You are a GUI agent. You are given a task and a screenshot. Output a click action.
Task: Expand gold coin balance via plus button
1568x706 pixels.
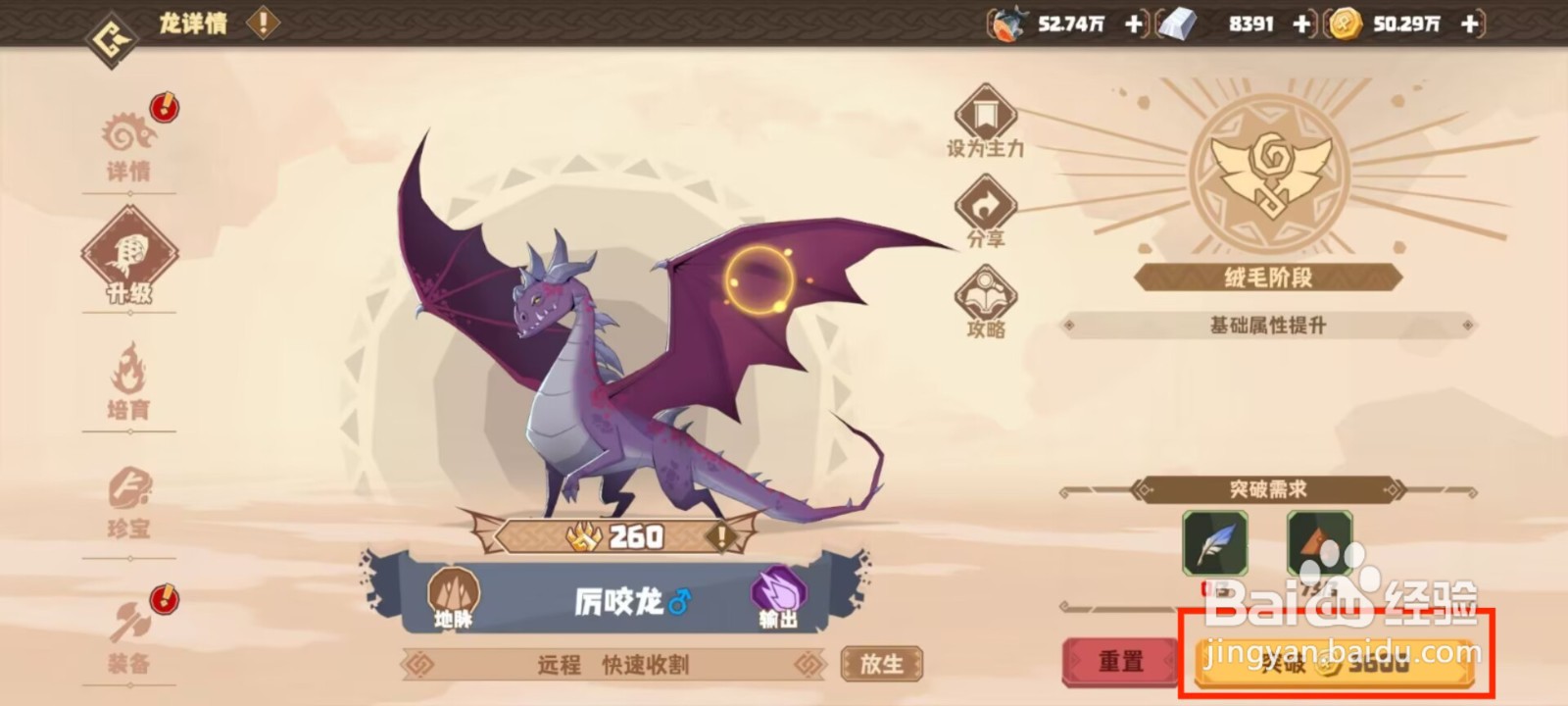(1467, 25)
